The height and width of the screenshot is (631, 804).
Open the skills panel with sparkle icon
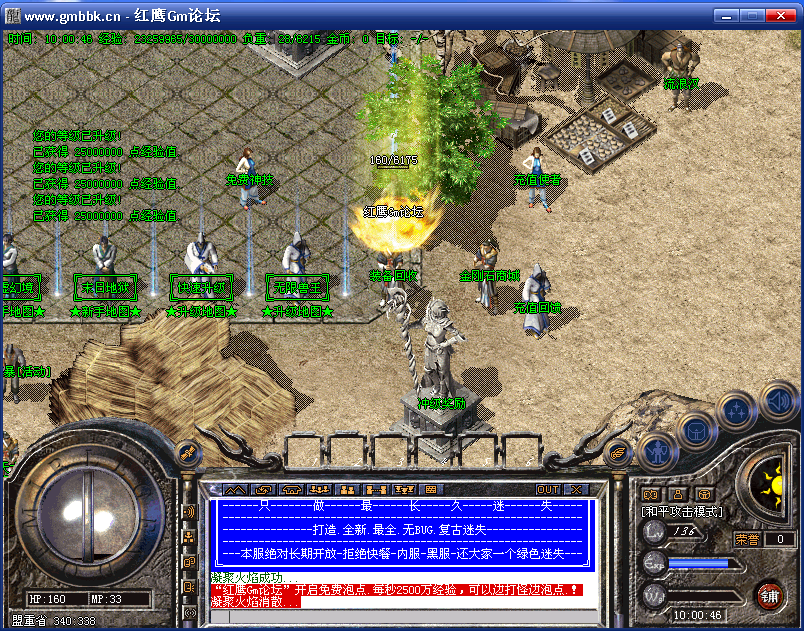point(735,410)
